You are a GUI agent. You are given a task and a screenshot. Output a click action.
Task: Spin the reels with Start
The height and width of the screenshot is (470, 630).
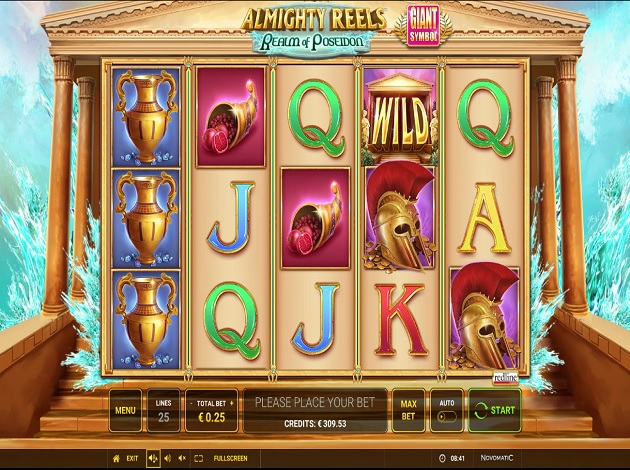(494, 410)
